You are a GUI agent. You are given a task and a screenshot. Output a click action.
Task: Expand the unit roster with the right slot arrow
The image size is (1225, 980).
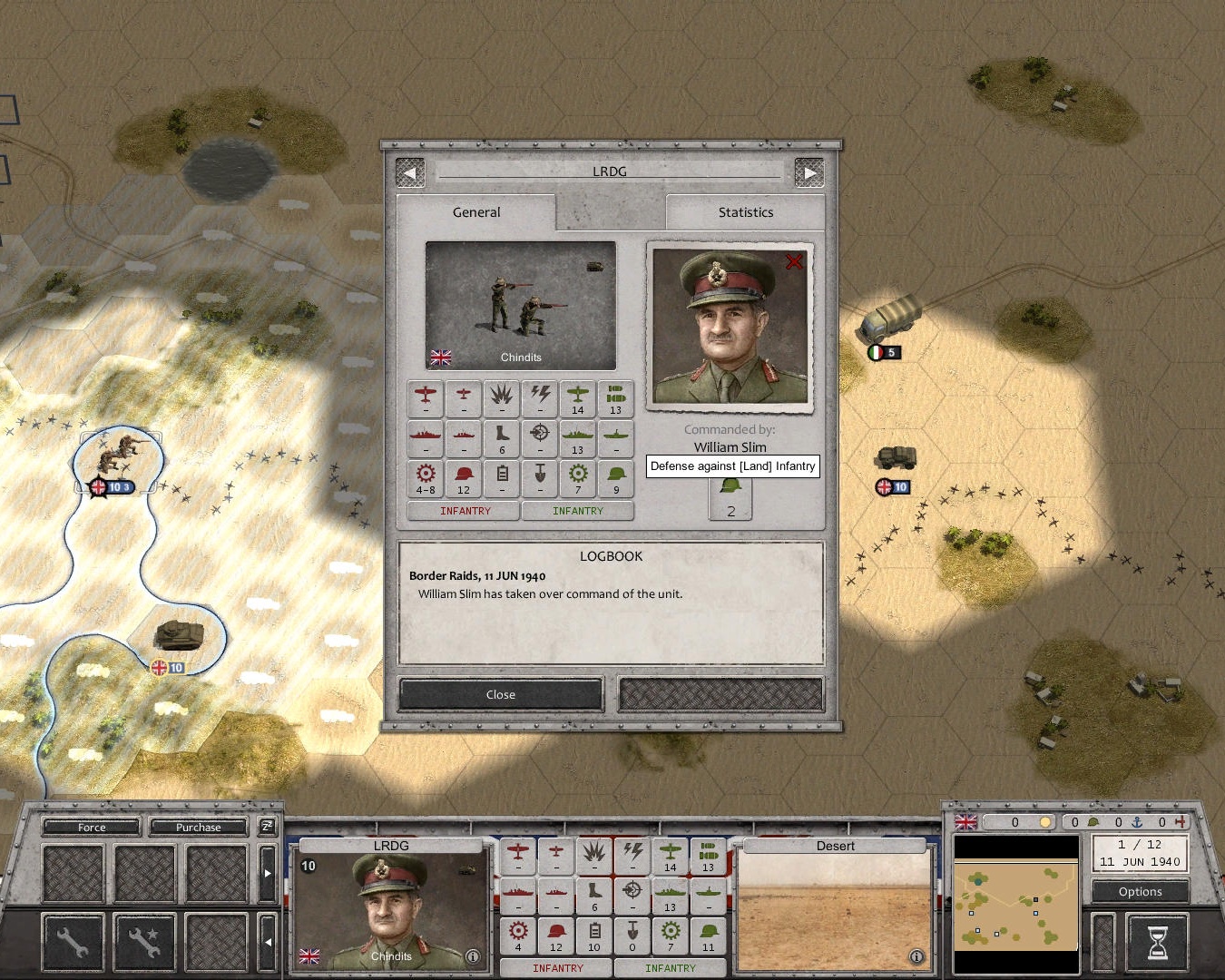[x=267, y=871]
